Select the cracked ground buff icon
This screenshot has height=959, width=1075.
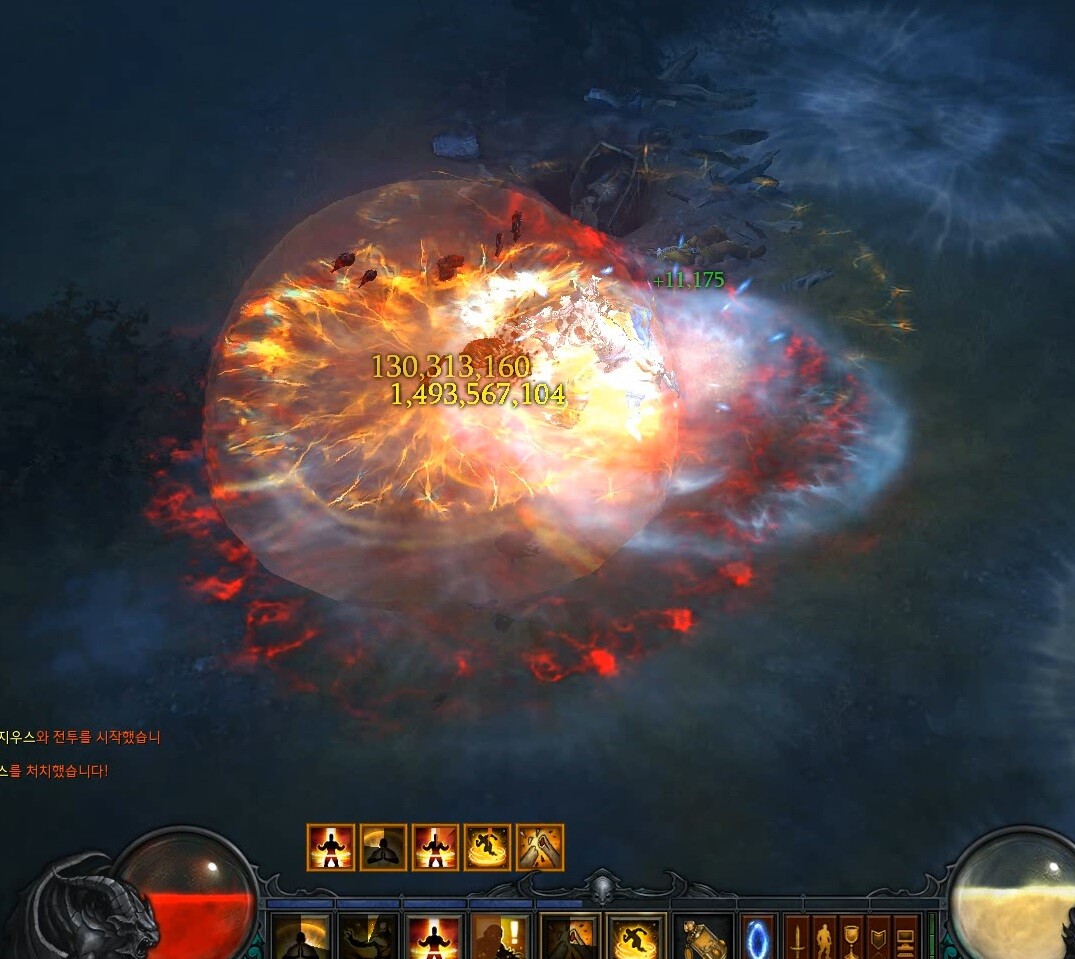(x=540, y=848)
